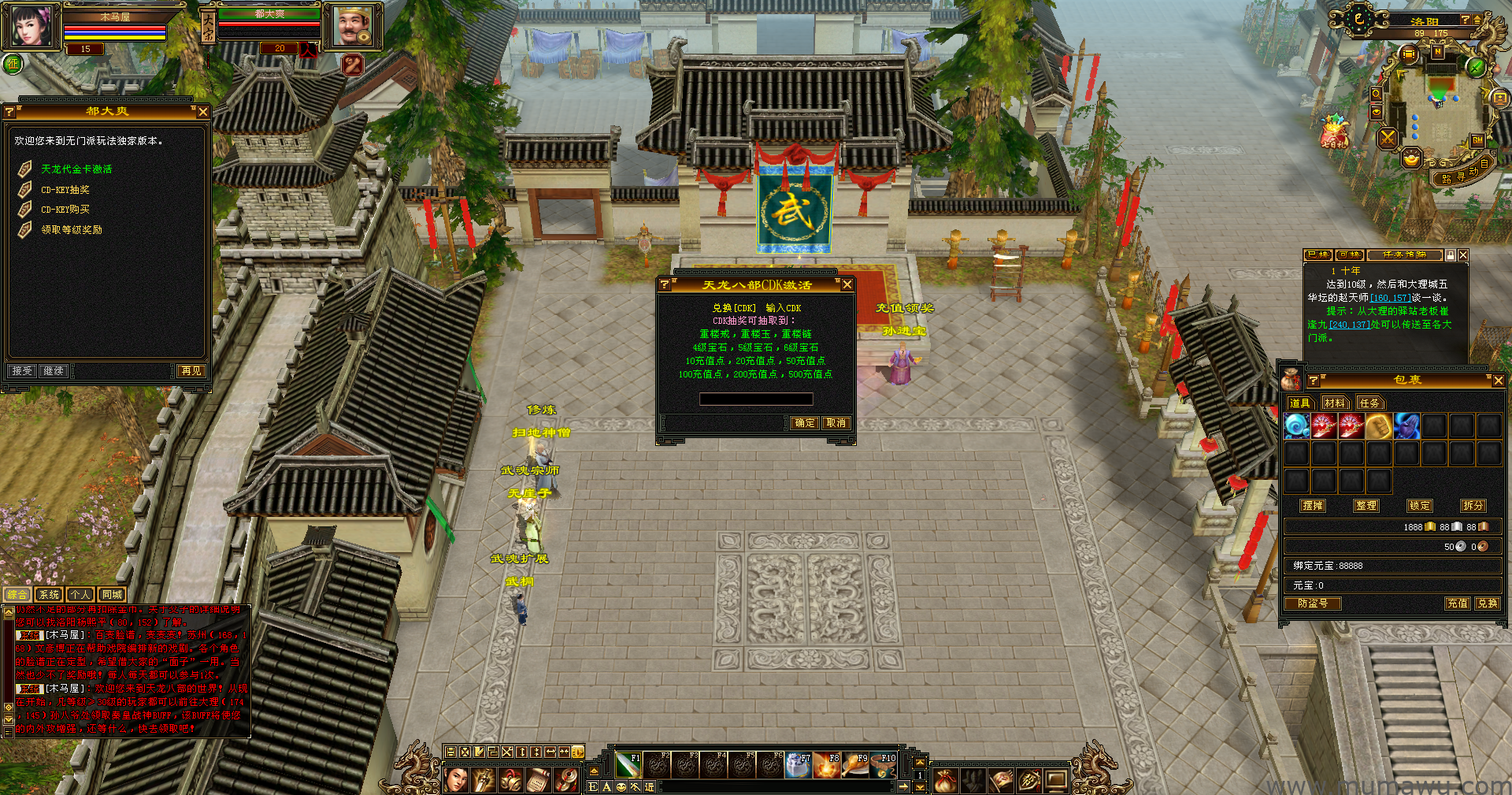Confirm CDK activation with 确定
The image size is (1512, 795).
coord(805,423)
